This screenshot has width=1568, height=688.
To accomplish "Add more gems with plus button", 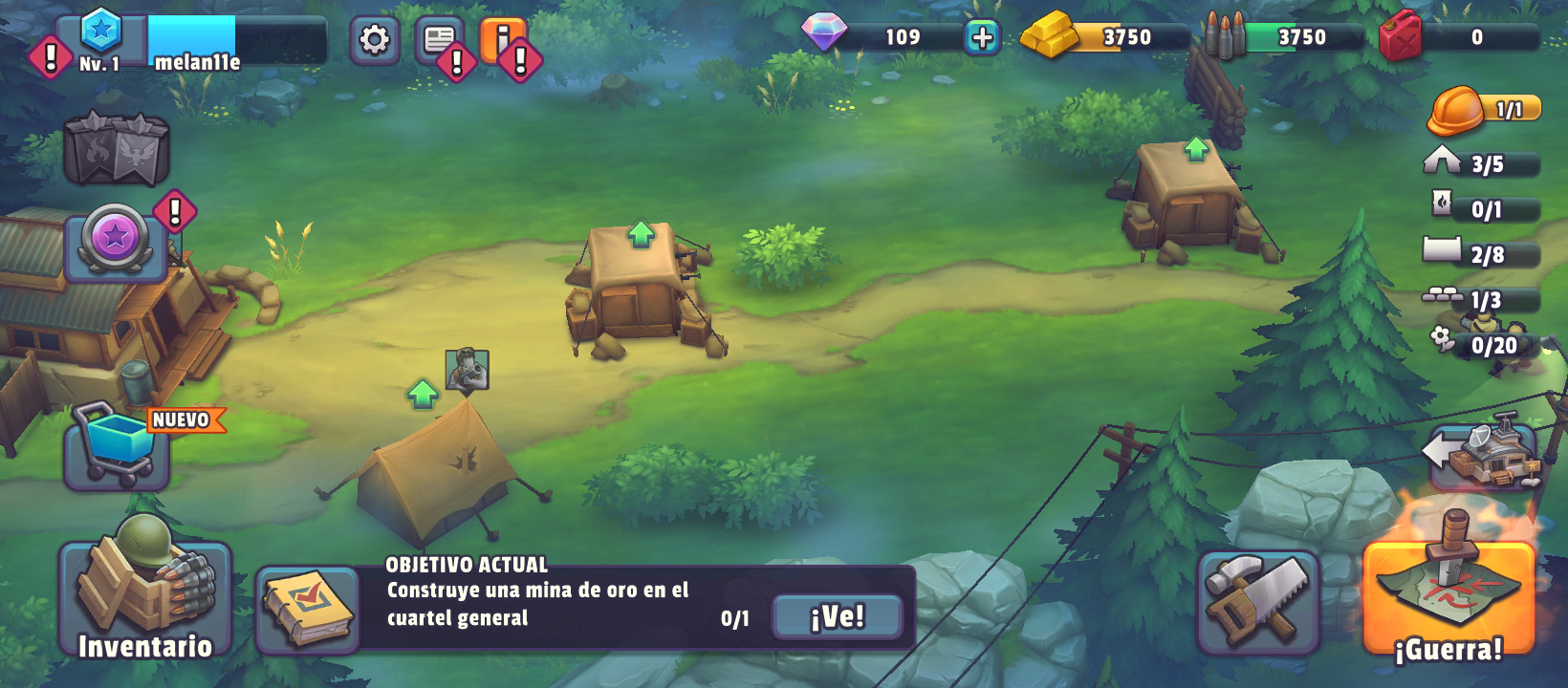I will 982,37.
